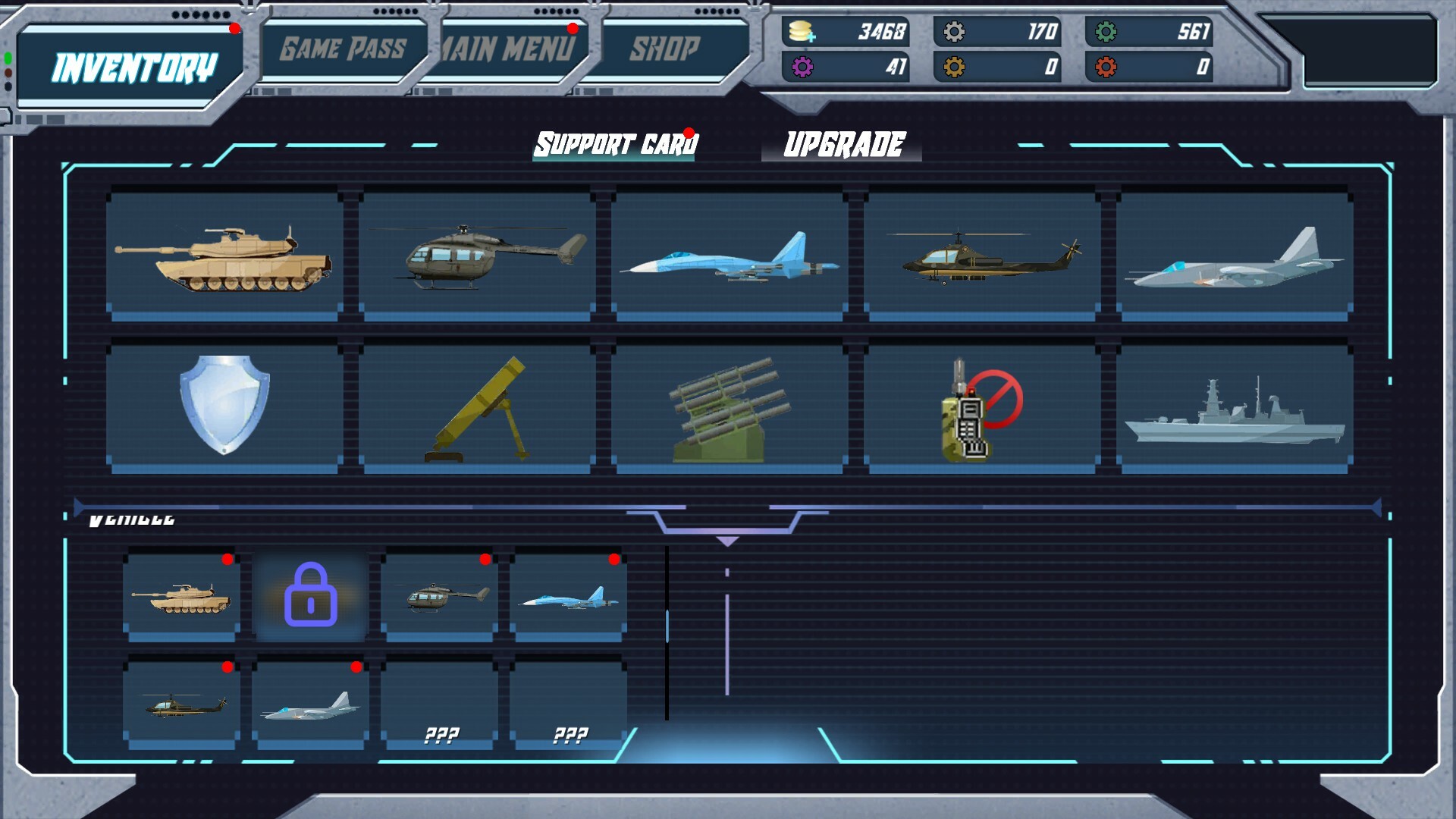Open the battleship support card
This screenshot has width=1456, height=819.
click(1232, 407)
